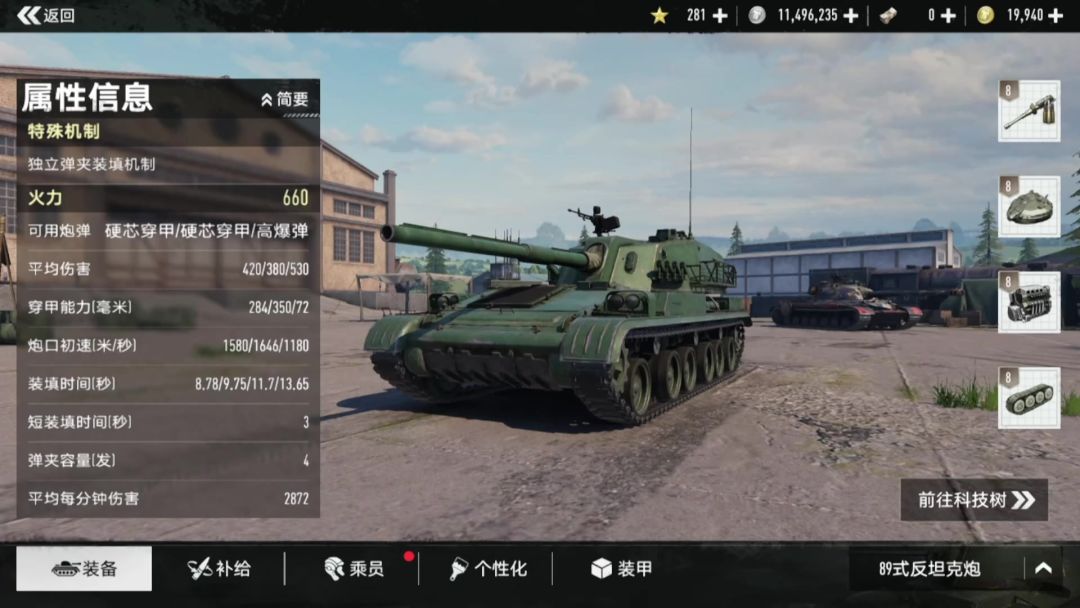This screenshot has height=608, width=1080.
Task: Go back using the 返回 button
Action: (46, 15)
